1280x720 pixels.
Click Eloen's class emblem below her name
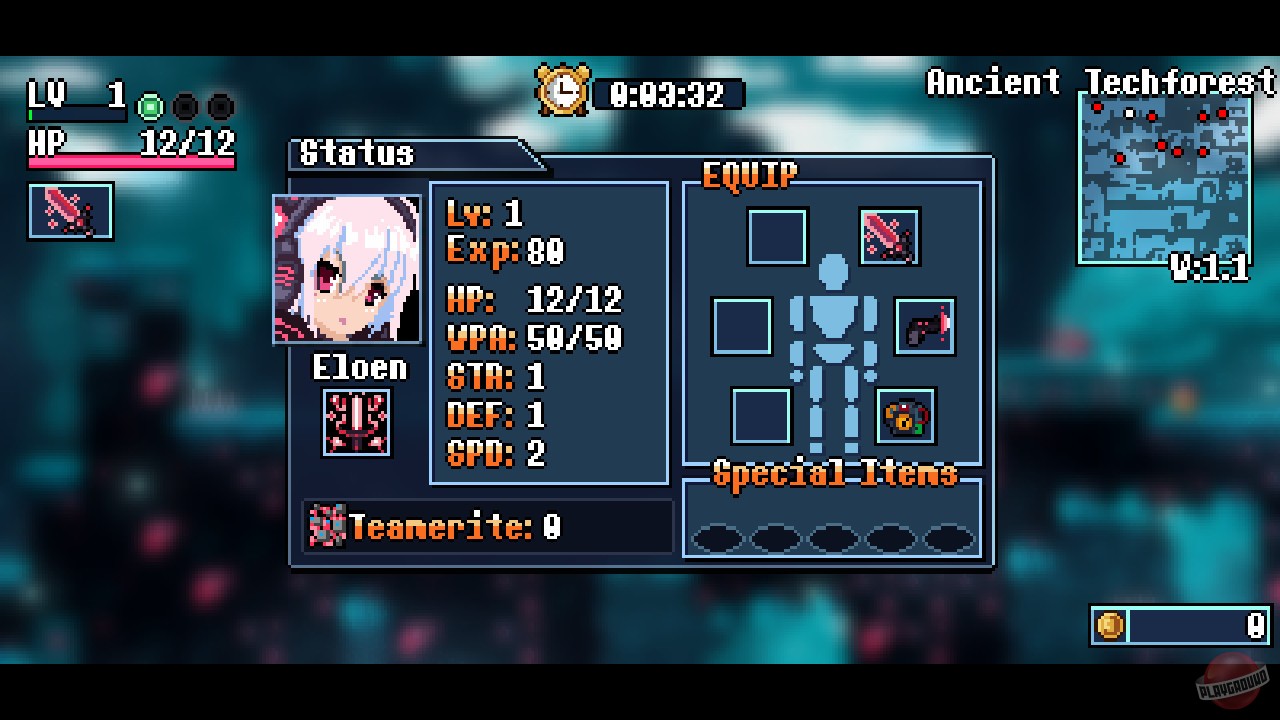[x=357, y=421]
